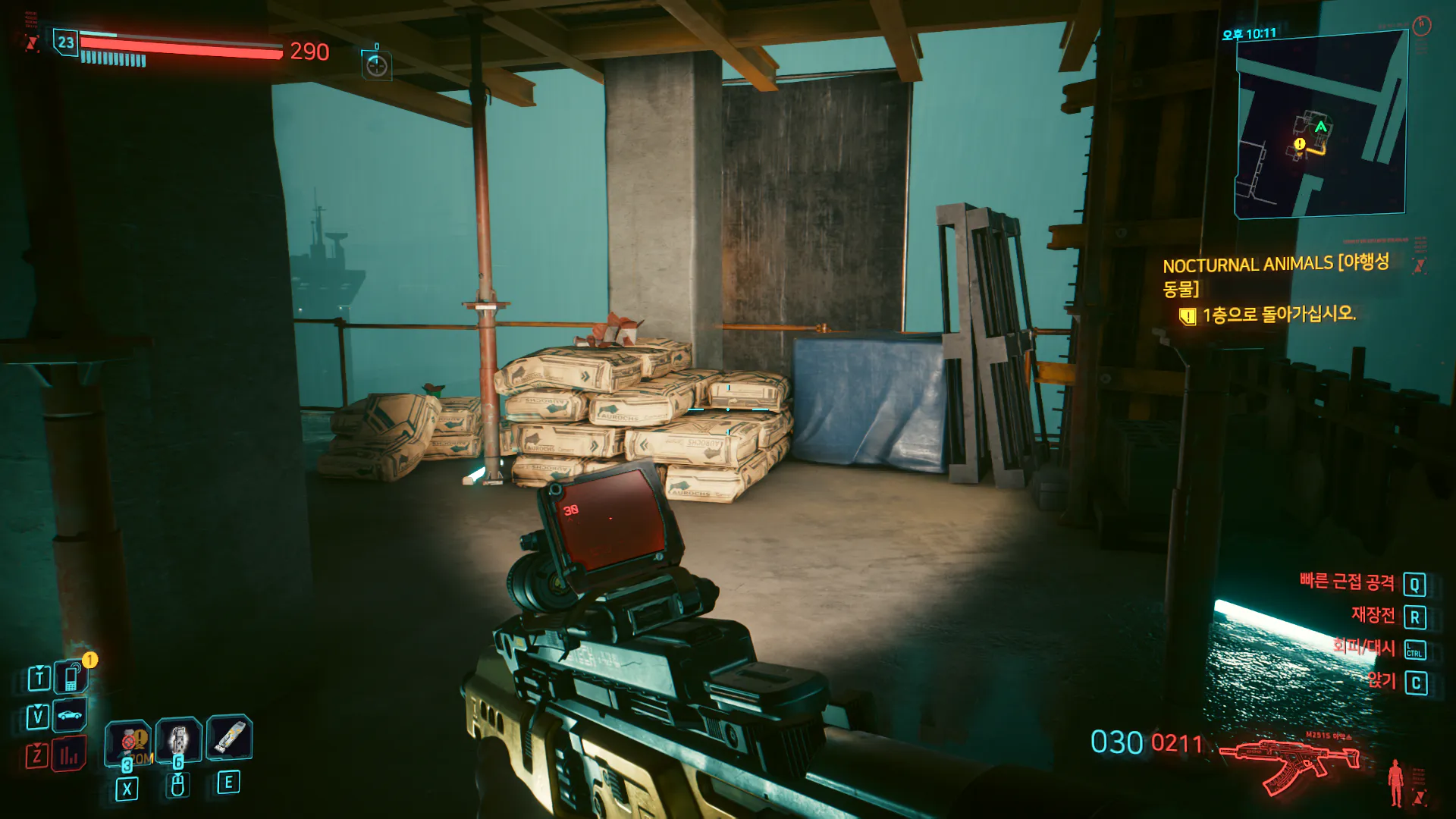
Task: Select the grenade quick slot
Action: click(127, 741)
